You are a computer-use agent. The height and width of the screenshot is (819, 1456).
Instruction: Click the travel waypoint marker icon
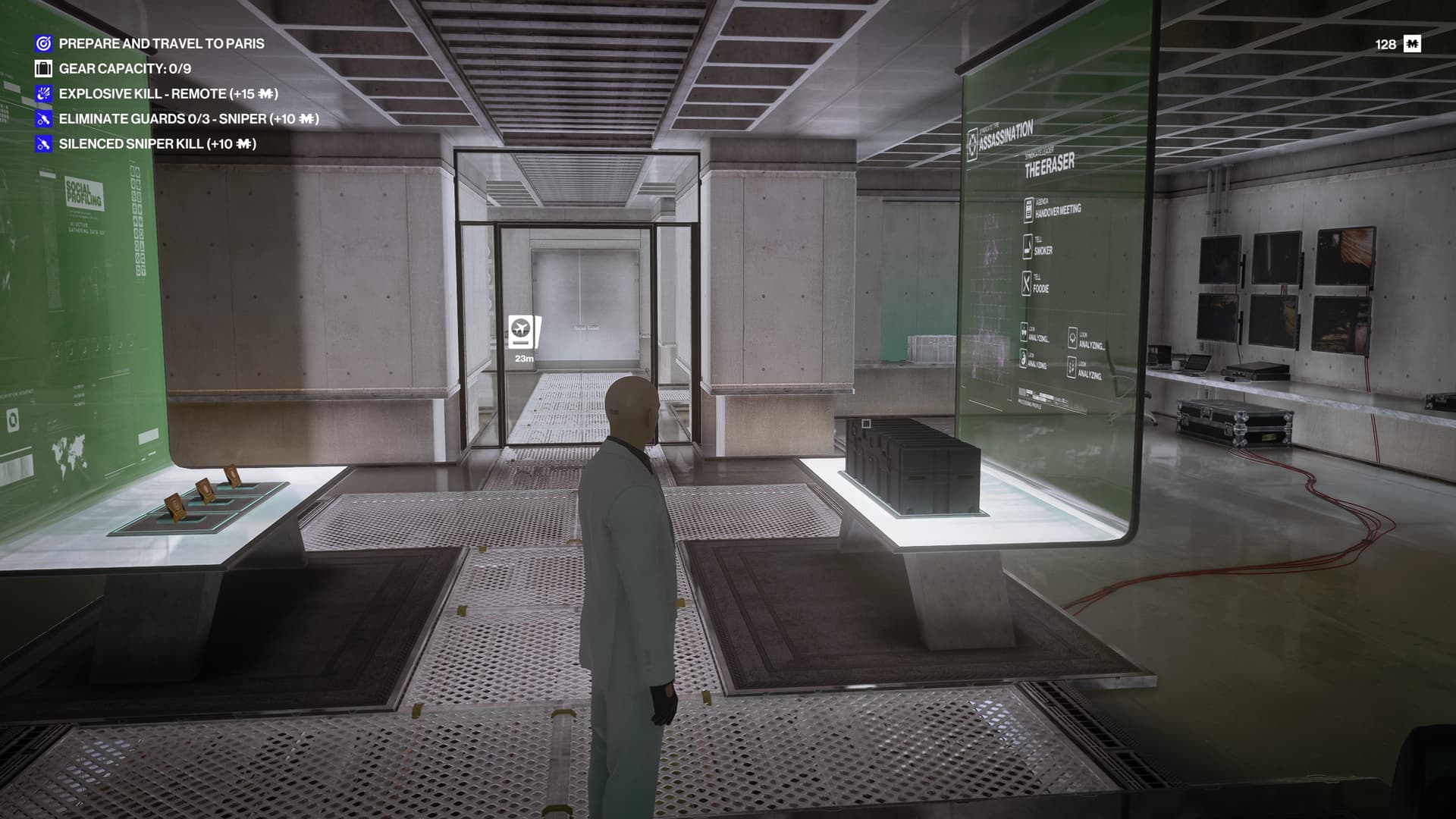coord(524,332)
